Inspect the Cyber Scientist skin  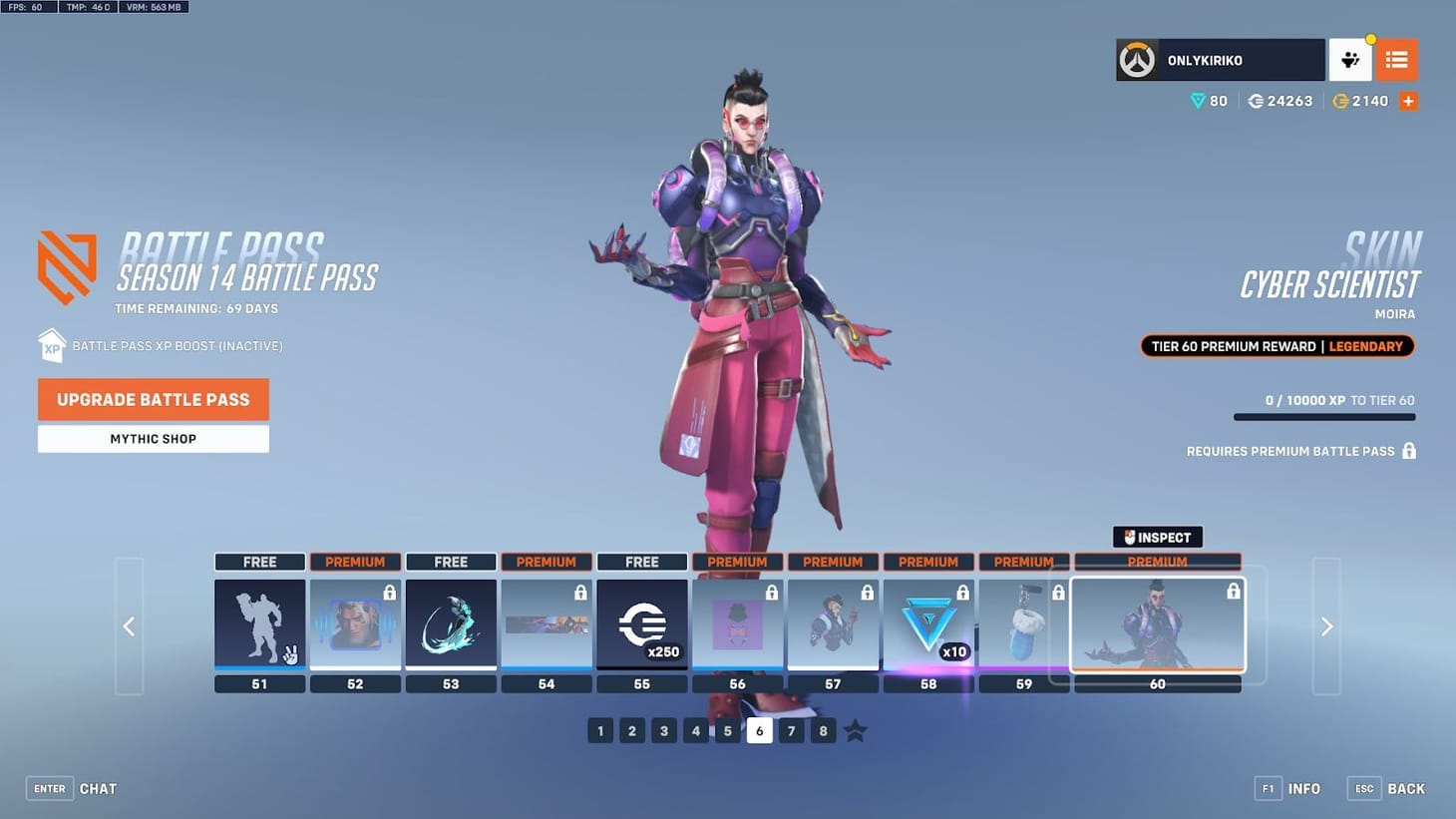point(1157,537)
